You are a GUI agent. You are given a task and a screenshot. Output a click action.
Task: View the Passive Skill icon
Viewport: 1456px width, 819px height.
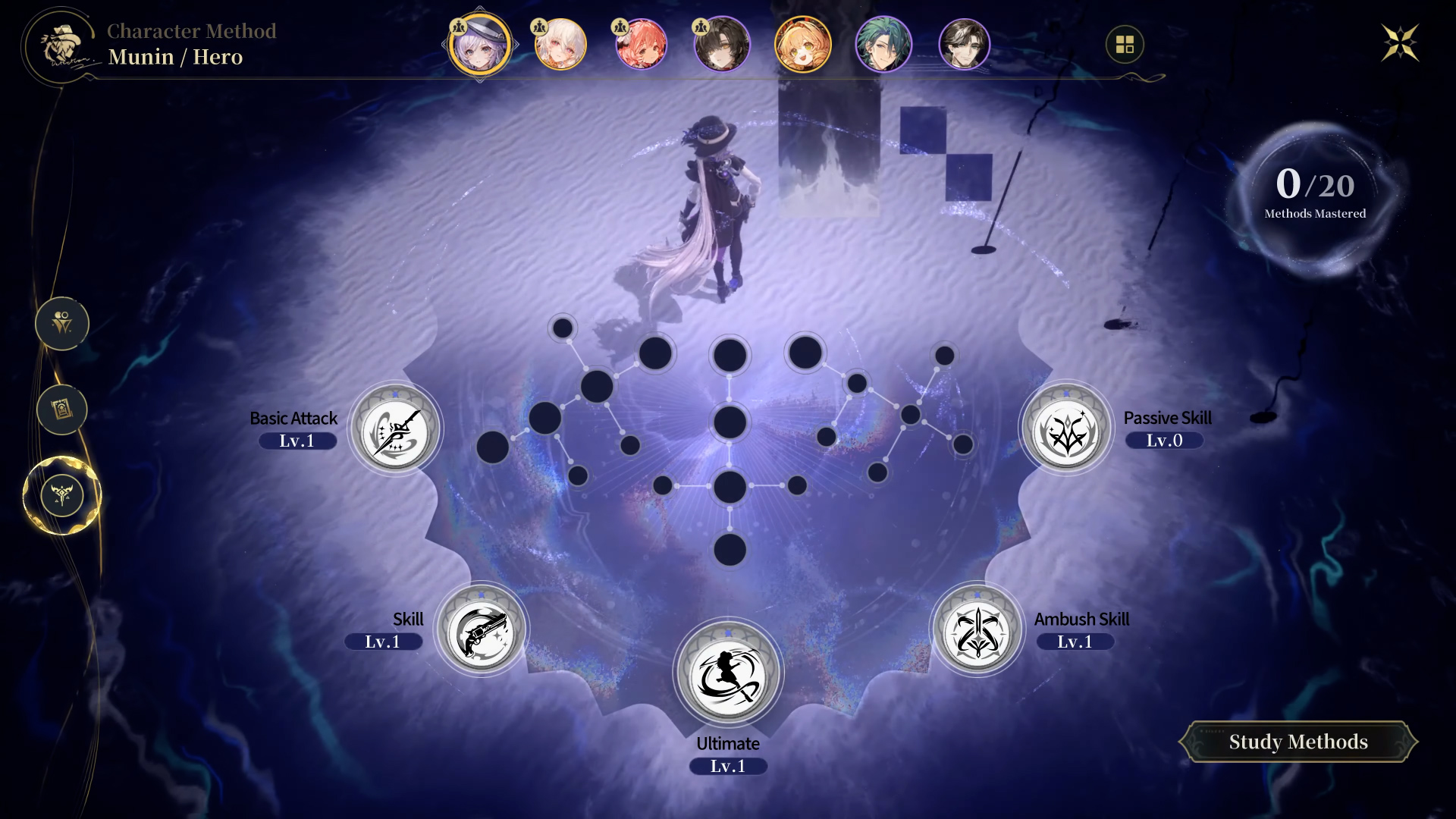1066,429
